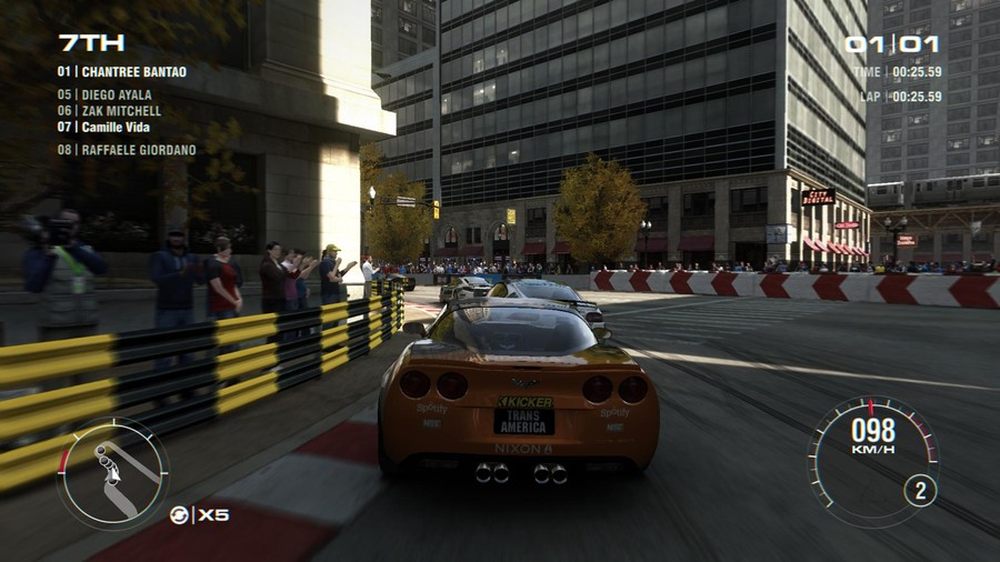Select Chantree Bantao in the standings list
Viewport: 1000px width, 562px height.
122,72
